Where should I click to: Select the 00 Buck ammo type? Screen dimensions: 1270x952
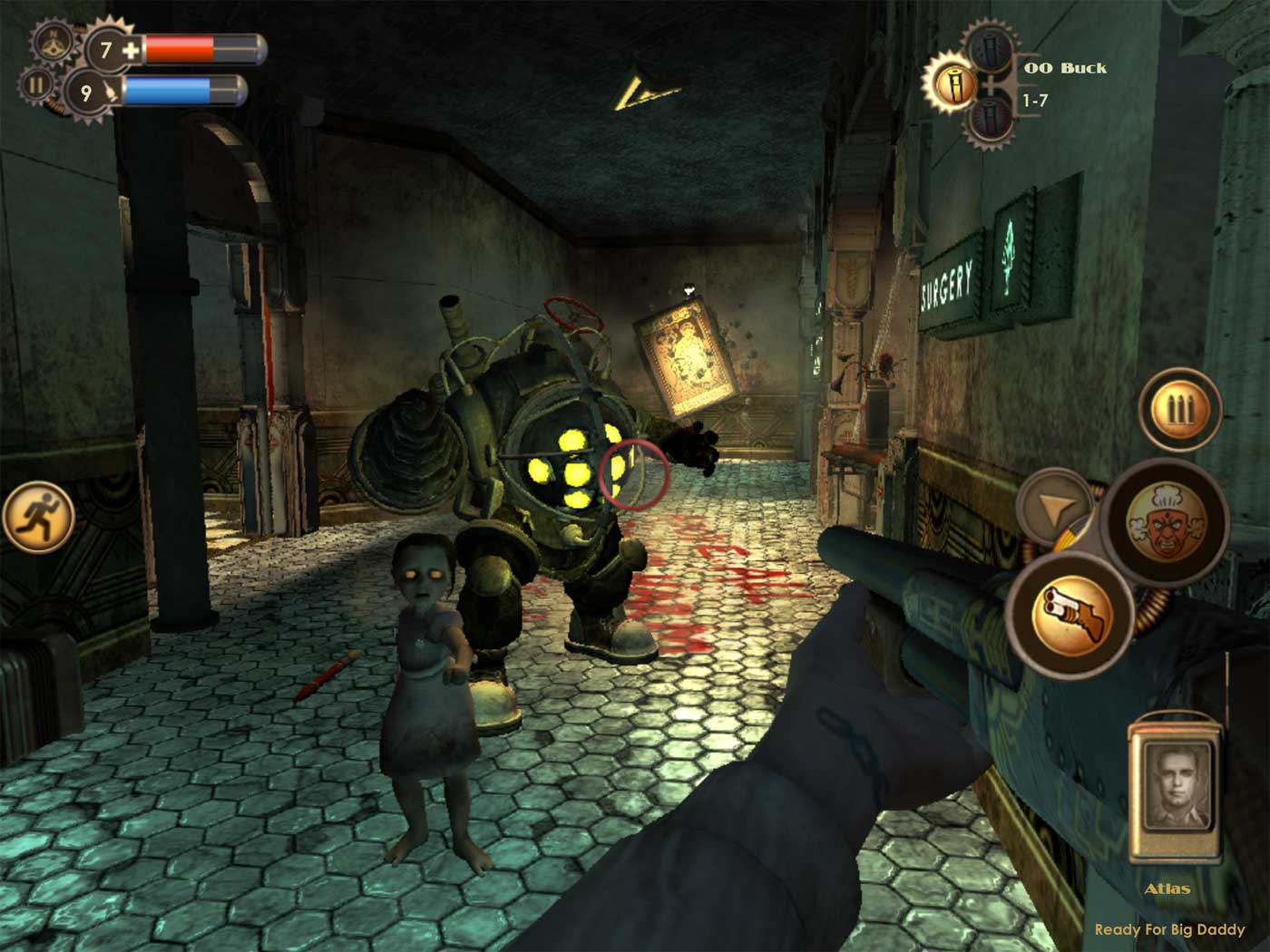1065,67
